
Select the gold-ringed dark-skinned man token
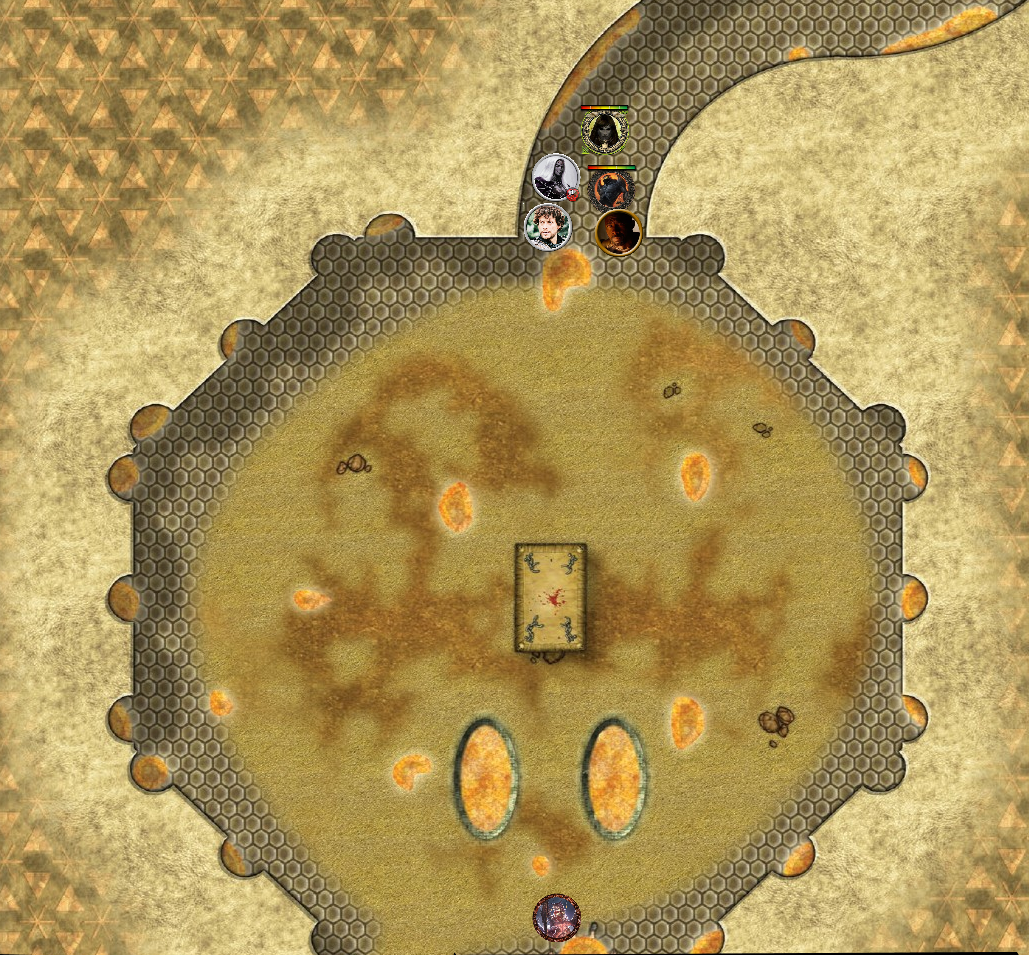618,232
